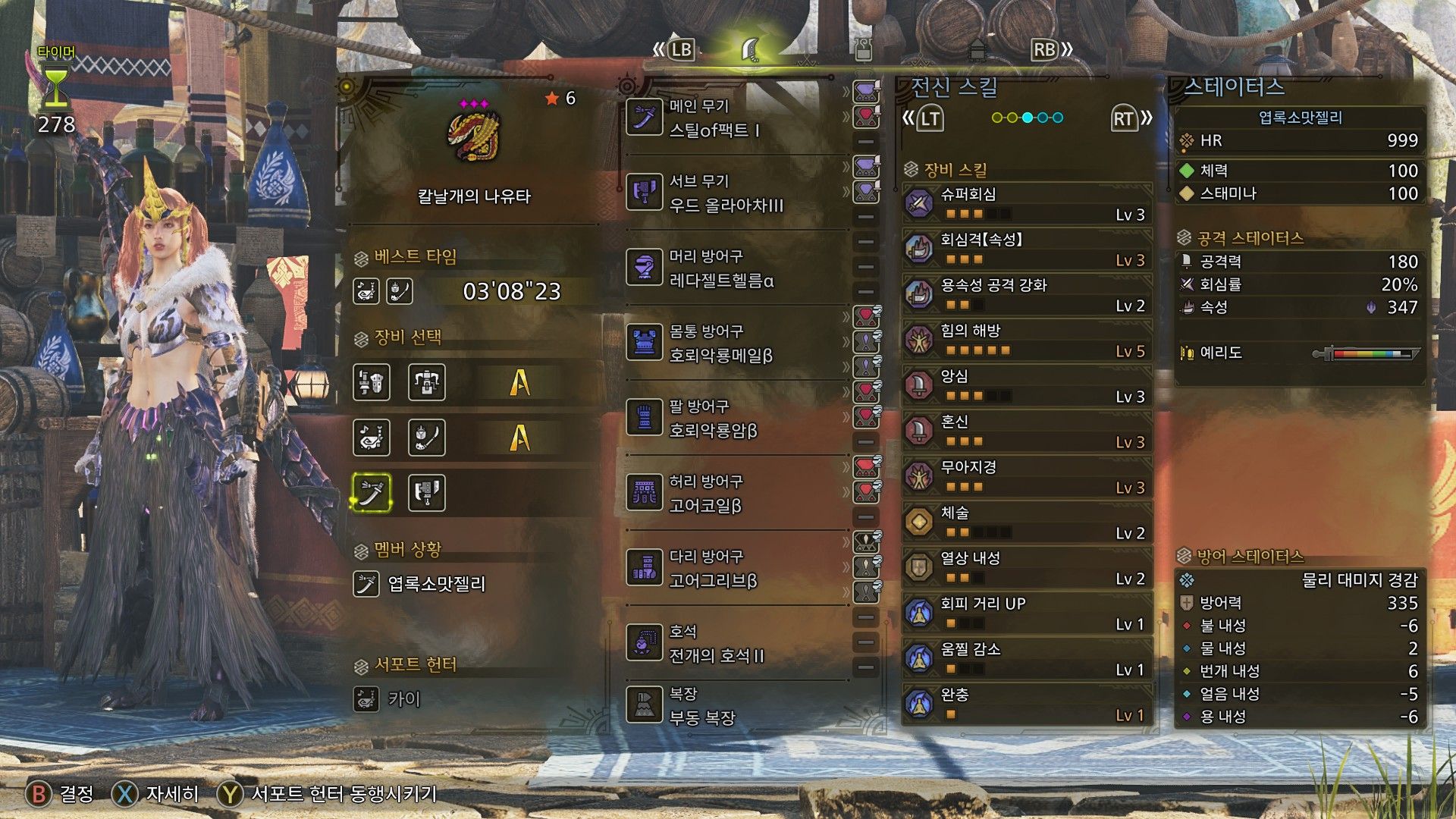Open the 호뢰악룡메일β chest armor entry
Image resolution: width=1456 pixels, height=819 pixels.
[x=728, y=344]
